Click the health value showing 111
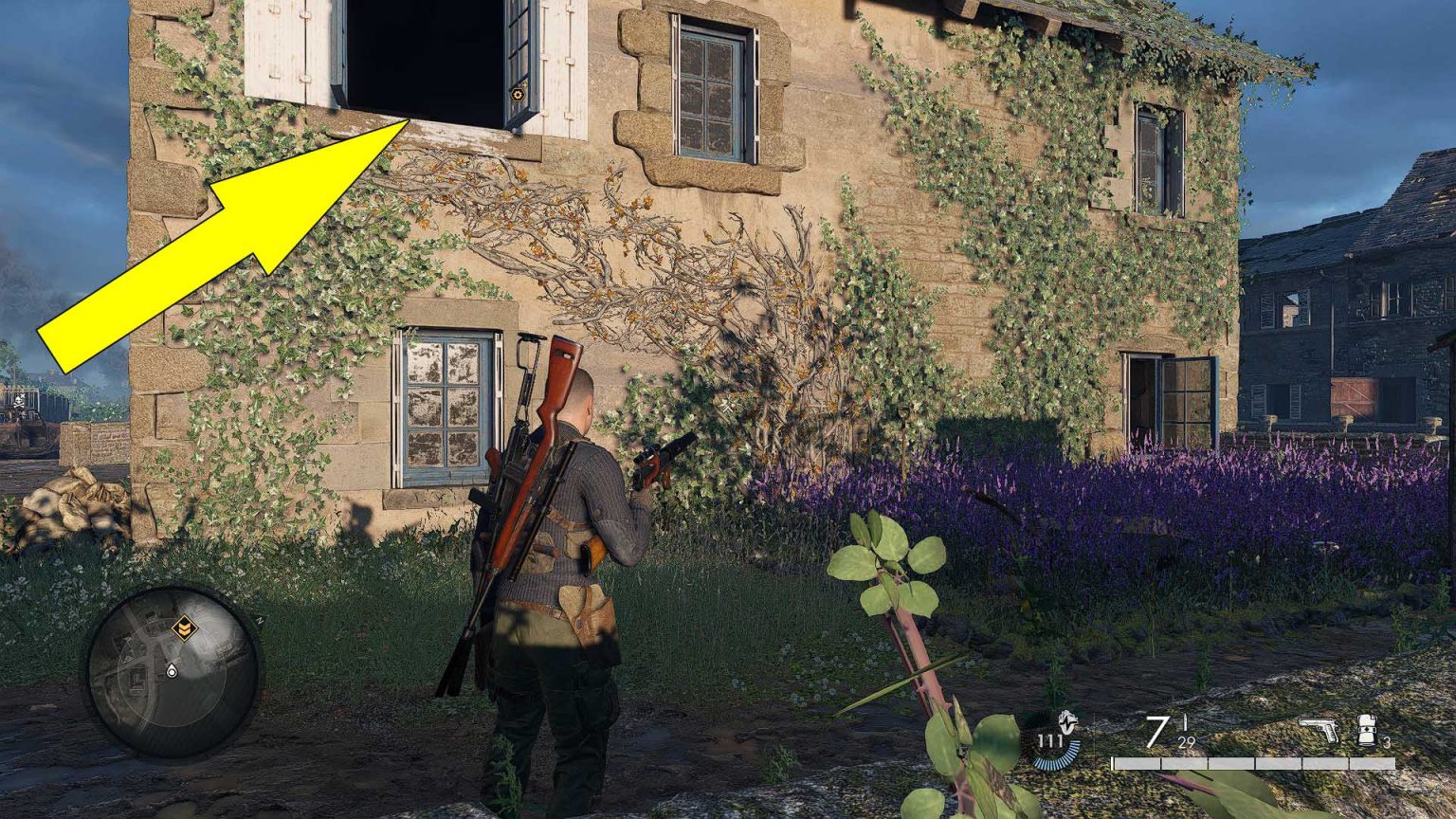 point(1051,740)
